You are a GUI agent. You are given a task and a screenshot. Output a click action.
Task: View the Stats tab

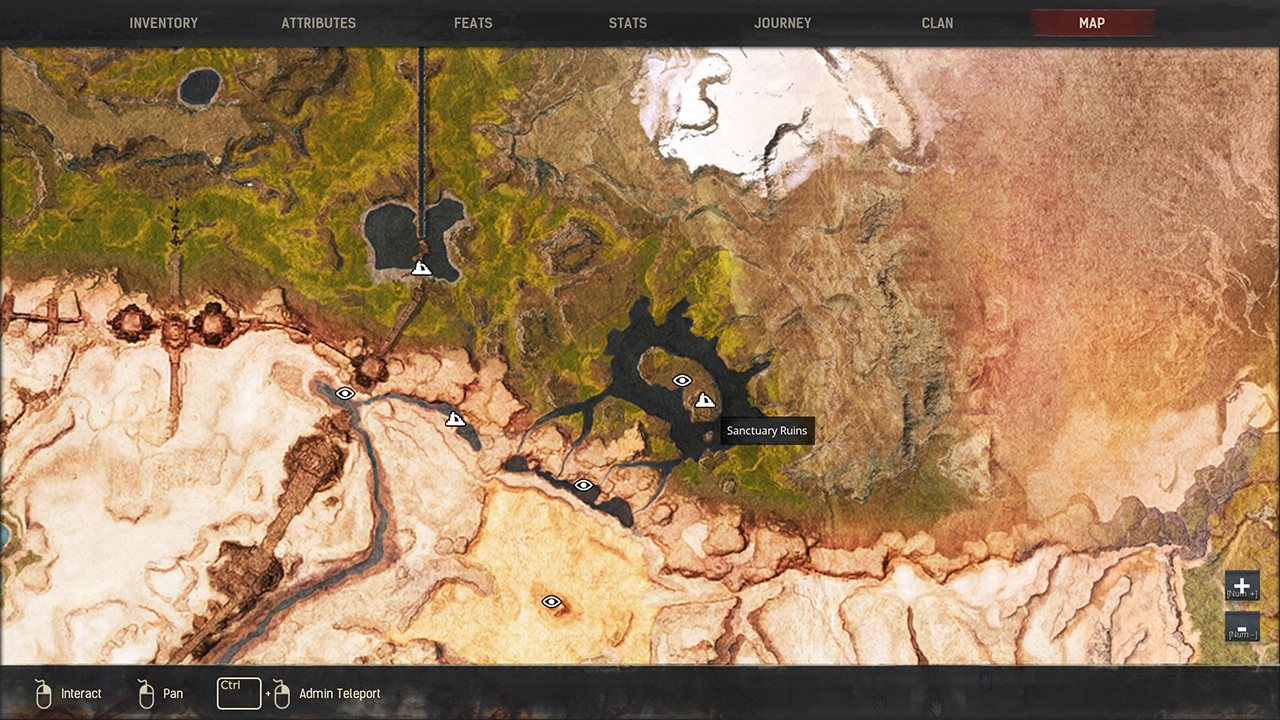pos(627,22)
